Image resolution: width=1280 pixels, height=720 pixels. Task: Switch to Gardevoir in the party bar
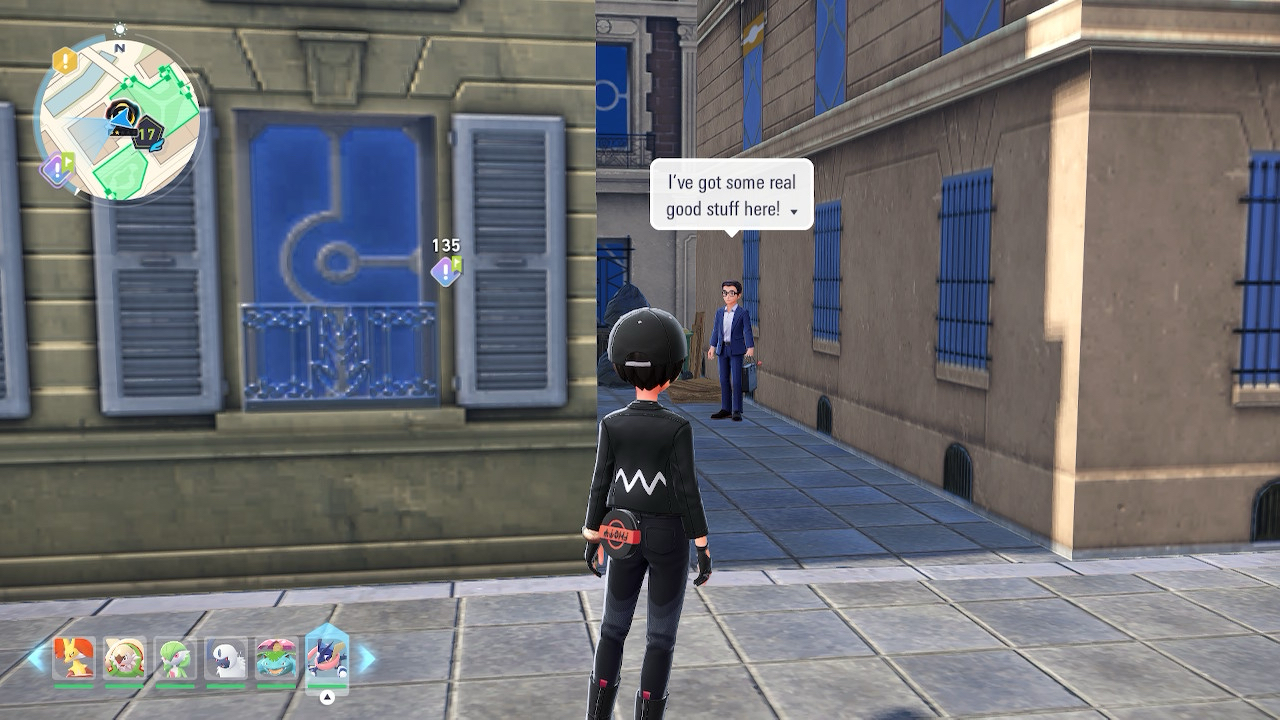176,658
